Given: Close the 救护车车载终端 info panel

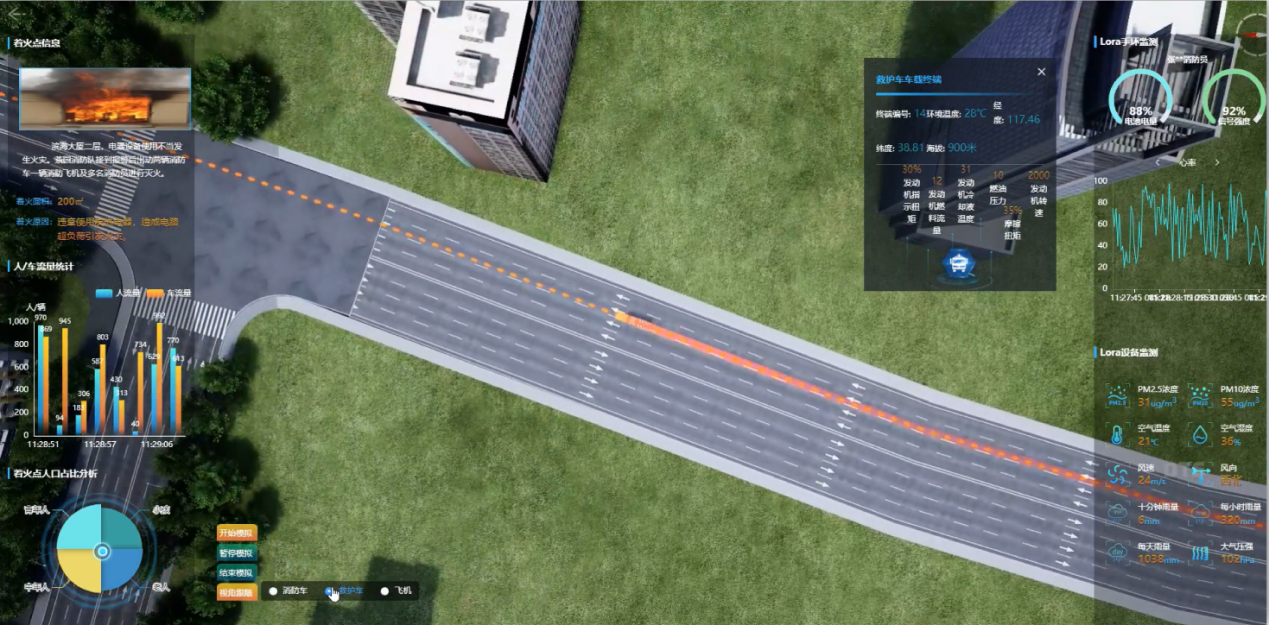Looking at the screenshot, I should coord(1041,72).
